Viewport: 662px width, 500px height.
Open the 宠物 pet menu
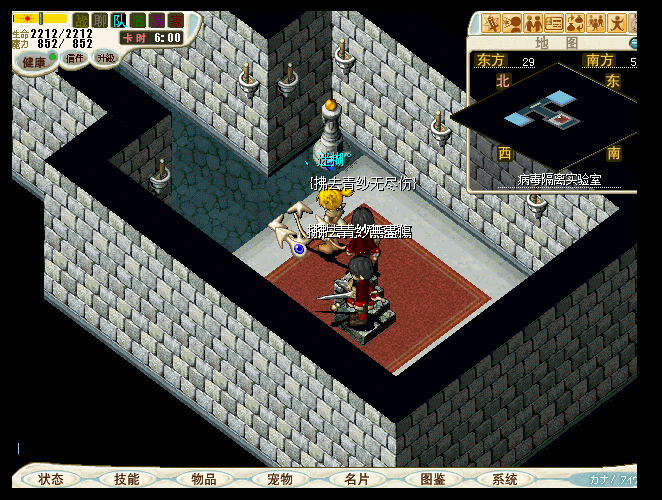tap(280, 480)
